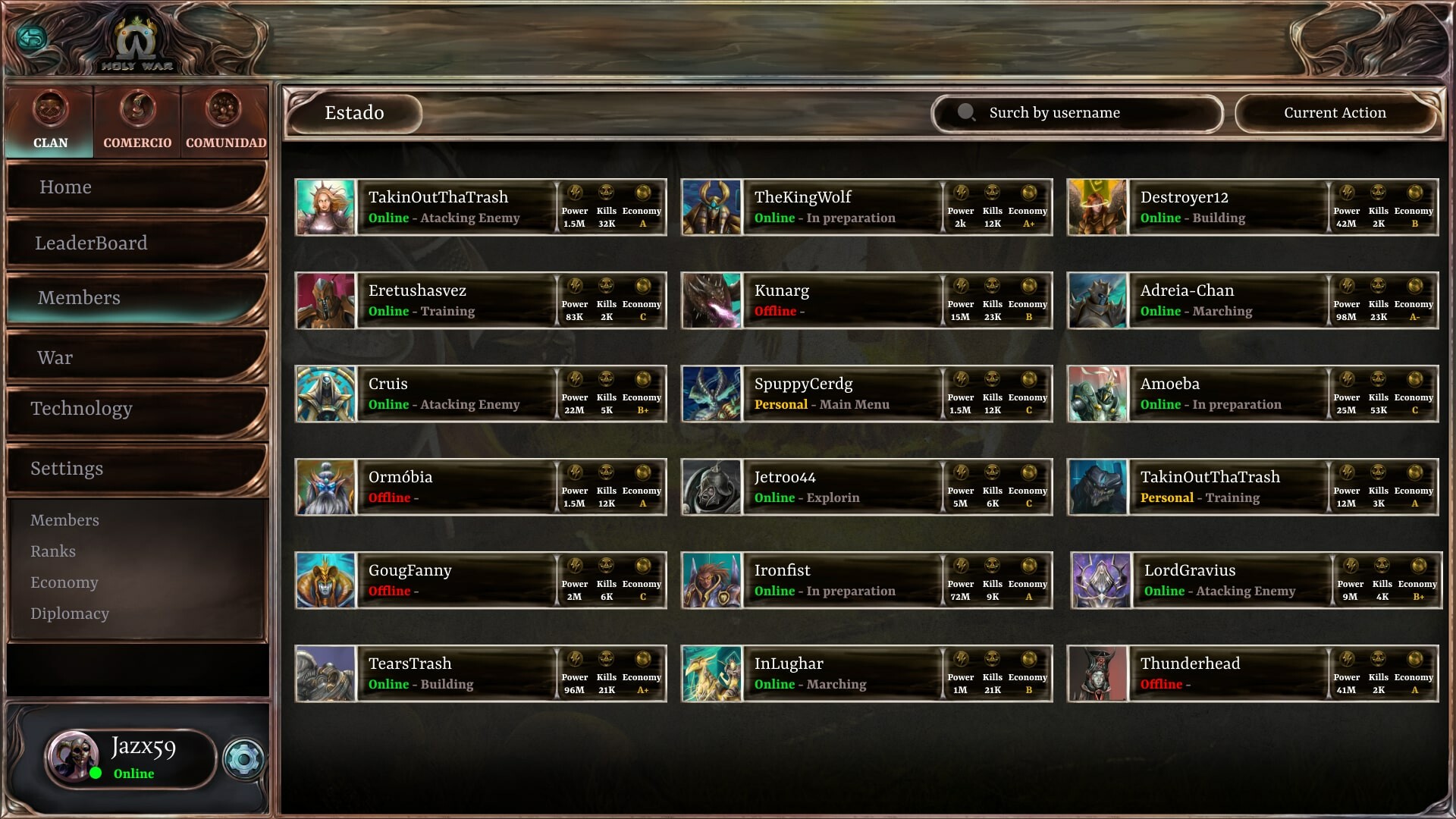Select Members in the sidebar

pyautogui.click(x=79, y=297)
